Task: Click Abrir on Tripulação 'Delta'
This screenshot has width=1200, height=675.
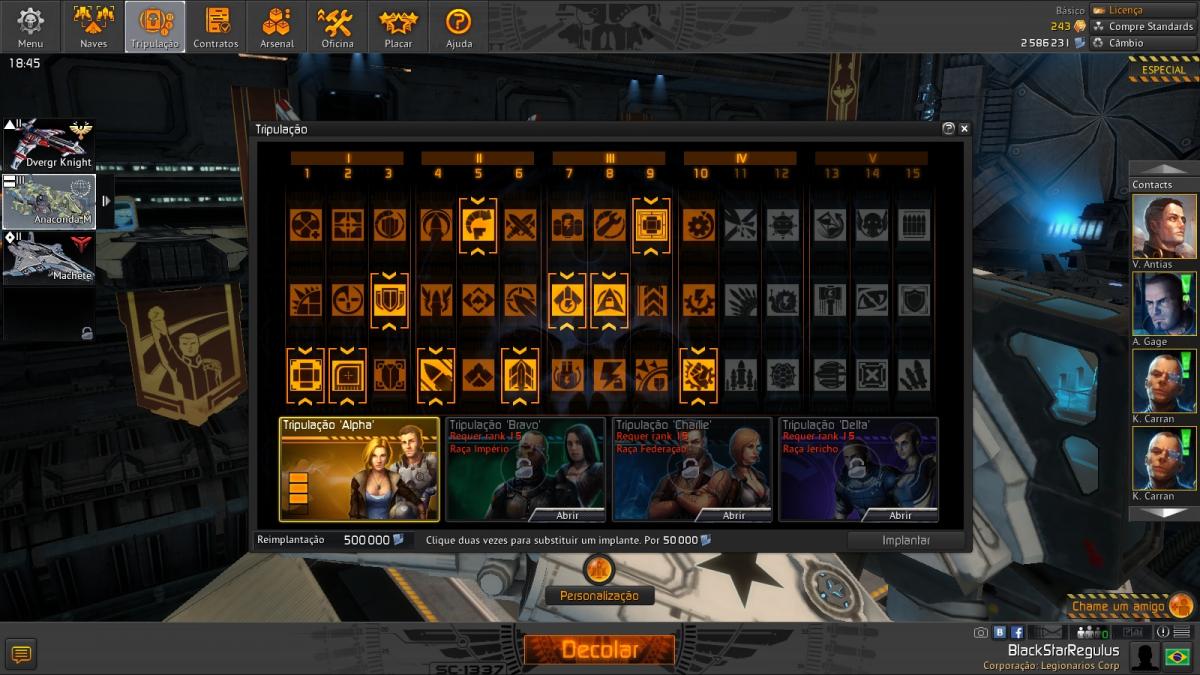Action: [x=900, y=515]
